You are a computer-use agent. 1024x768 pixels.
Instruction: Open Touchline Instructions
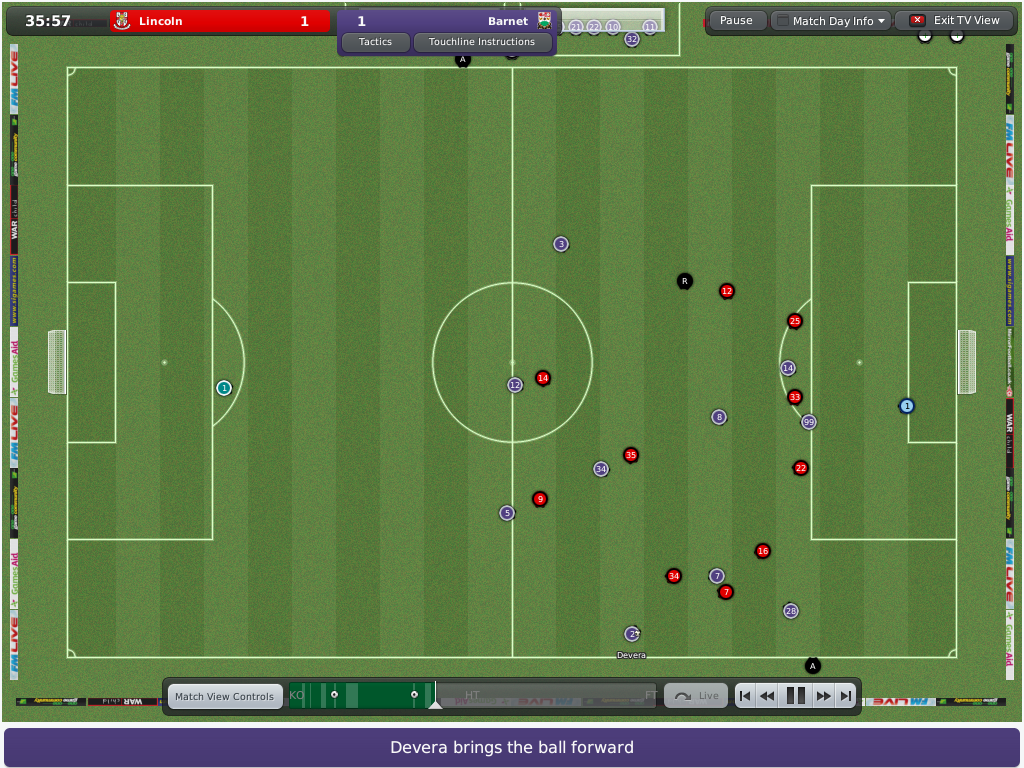tap(481, 42)
